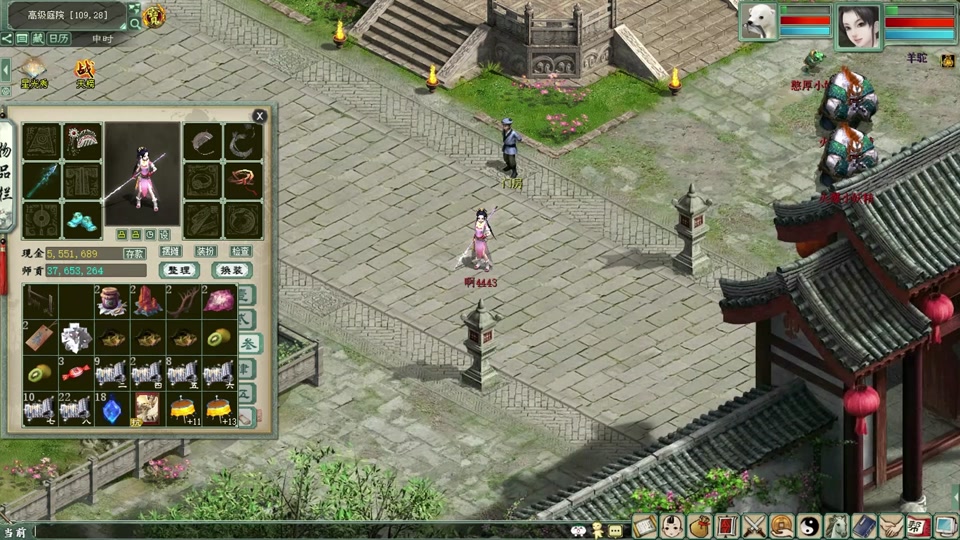The height and width of the screenshot is (540, 960).
Task: Open the 帮 guild icon
Action: [x=917, y=525]
